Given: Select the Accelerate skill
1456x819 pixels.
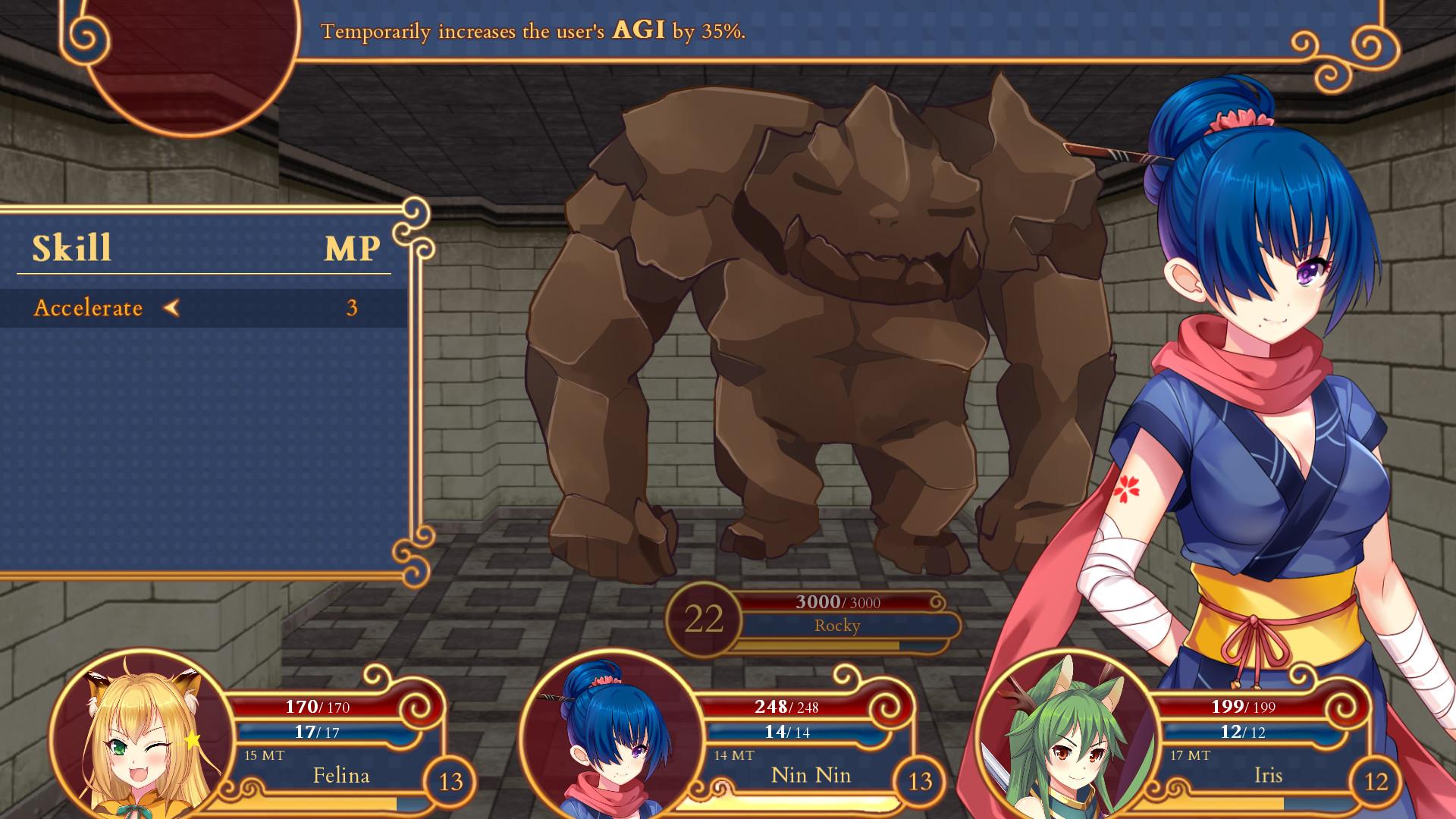Looking at the screenshot, I should point(87,308).
